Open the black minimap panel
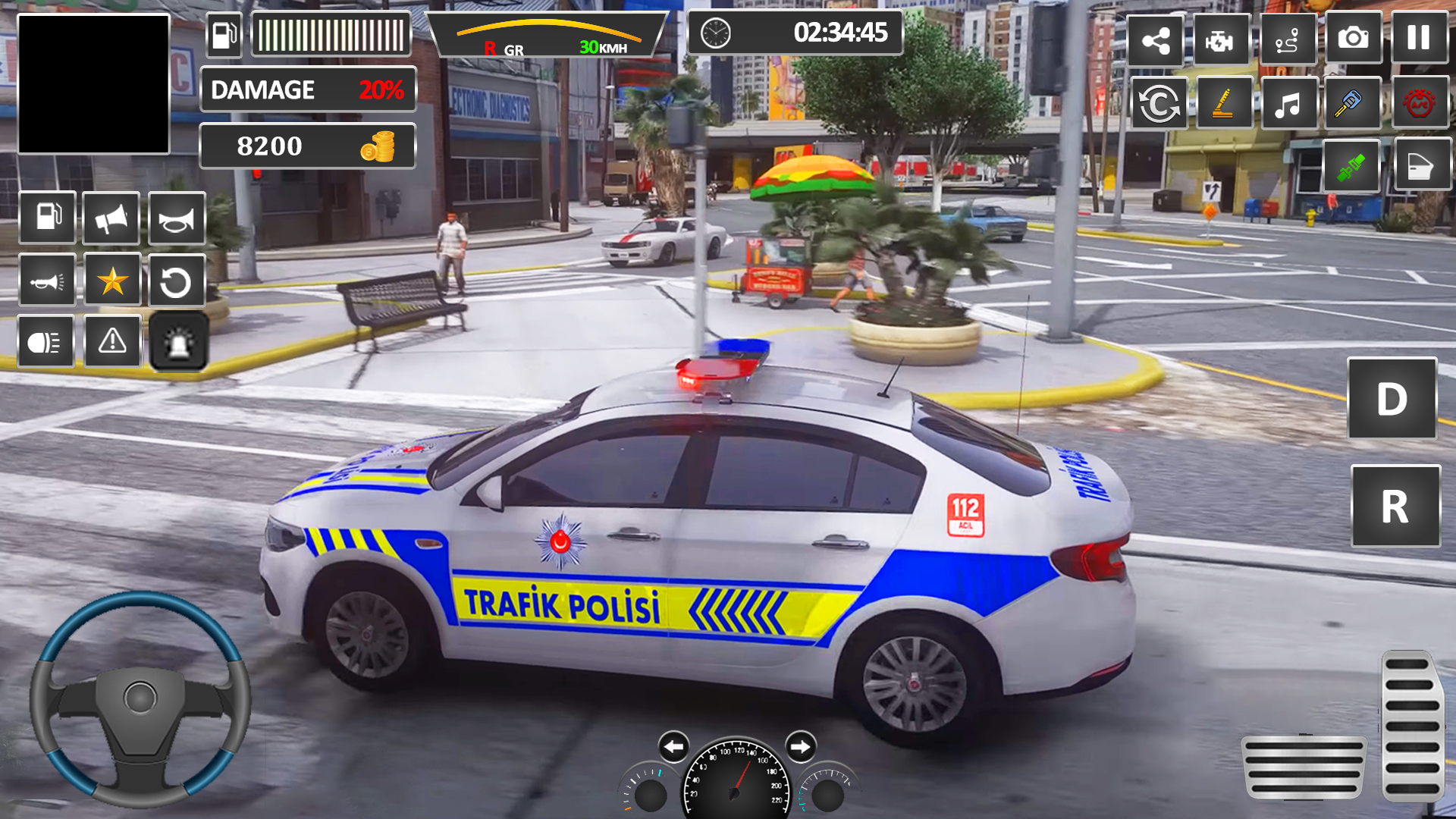This screenshot has width=1456, height=819. click(x=93, y=84)
